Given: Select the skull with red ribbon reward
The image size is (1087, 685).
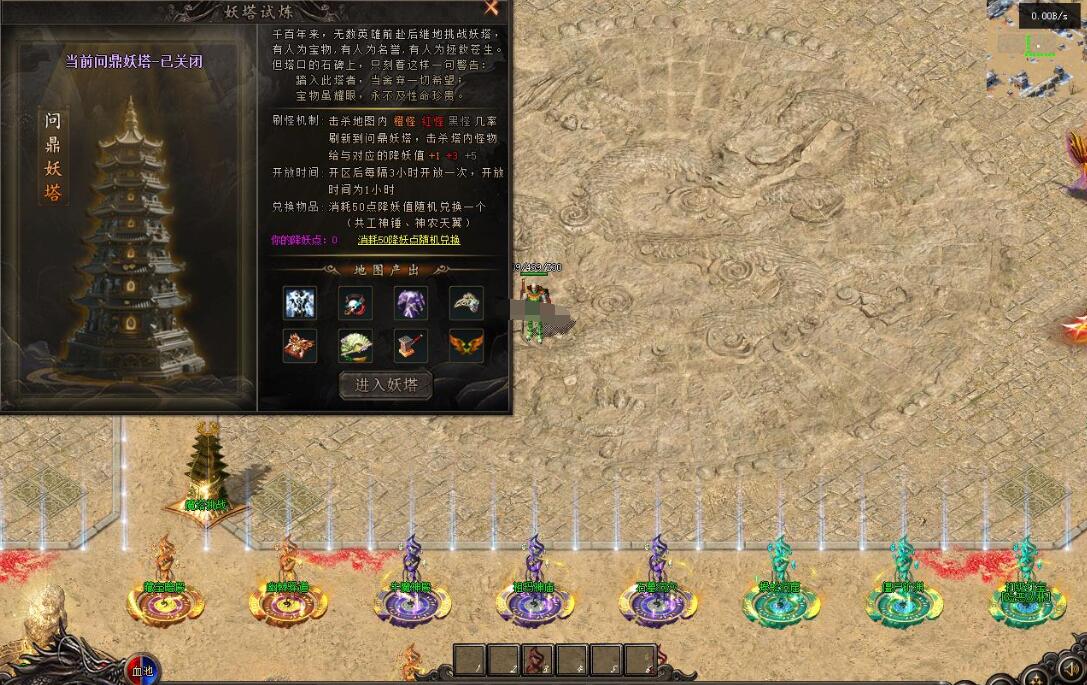Looking at the screenshot, I should [x=355, y=302].
